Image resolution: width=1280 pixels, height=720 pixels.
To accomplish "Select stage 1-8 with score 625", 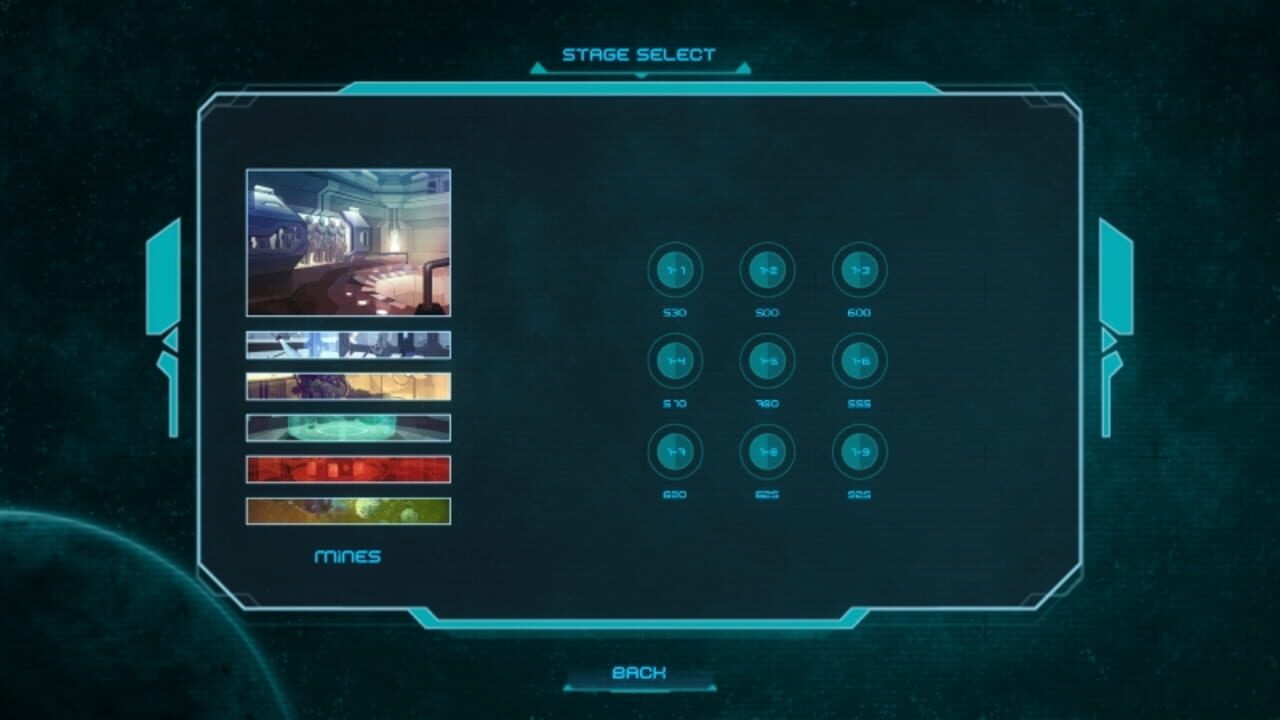I will (x=768, y=453).
